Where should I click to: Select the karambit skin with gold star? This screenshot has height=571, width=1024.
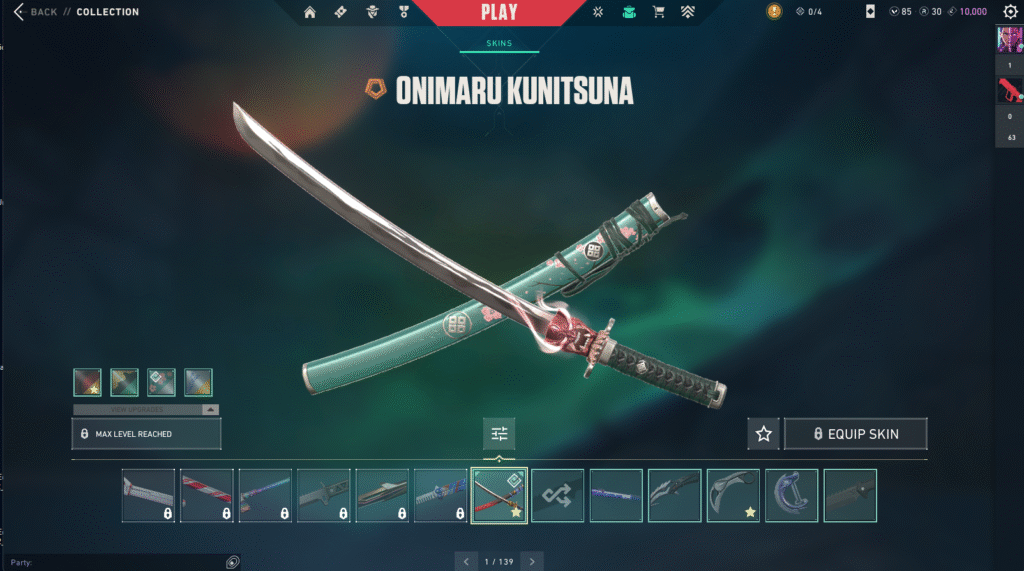[733, 495]
